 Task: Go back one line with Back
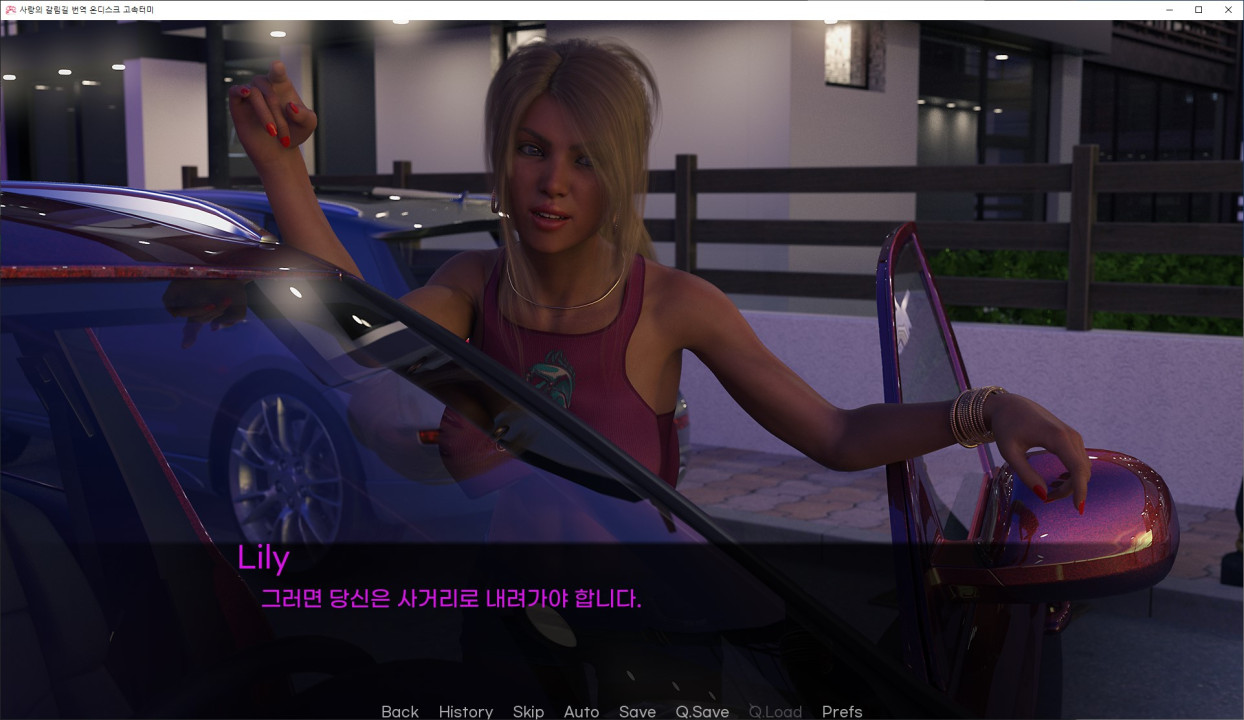click(399, 711)
